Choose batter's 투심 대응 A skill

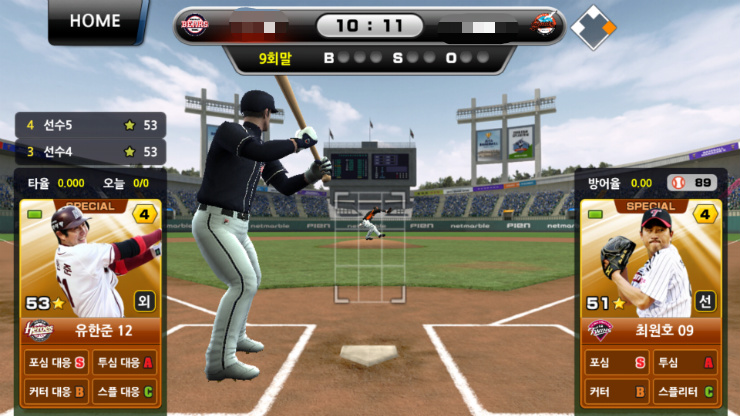(x=125, y=362)
